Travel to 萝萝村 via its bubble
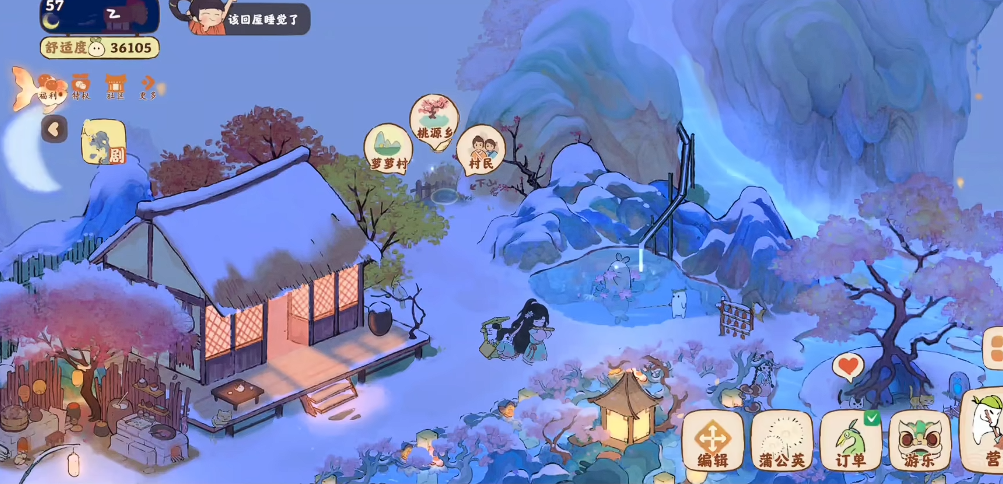 click(388, 148)
